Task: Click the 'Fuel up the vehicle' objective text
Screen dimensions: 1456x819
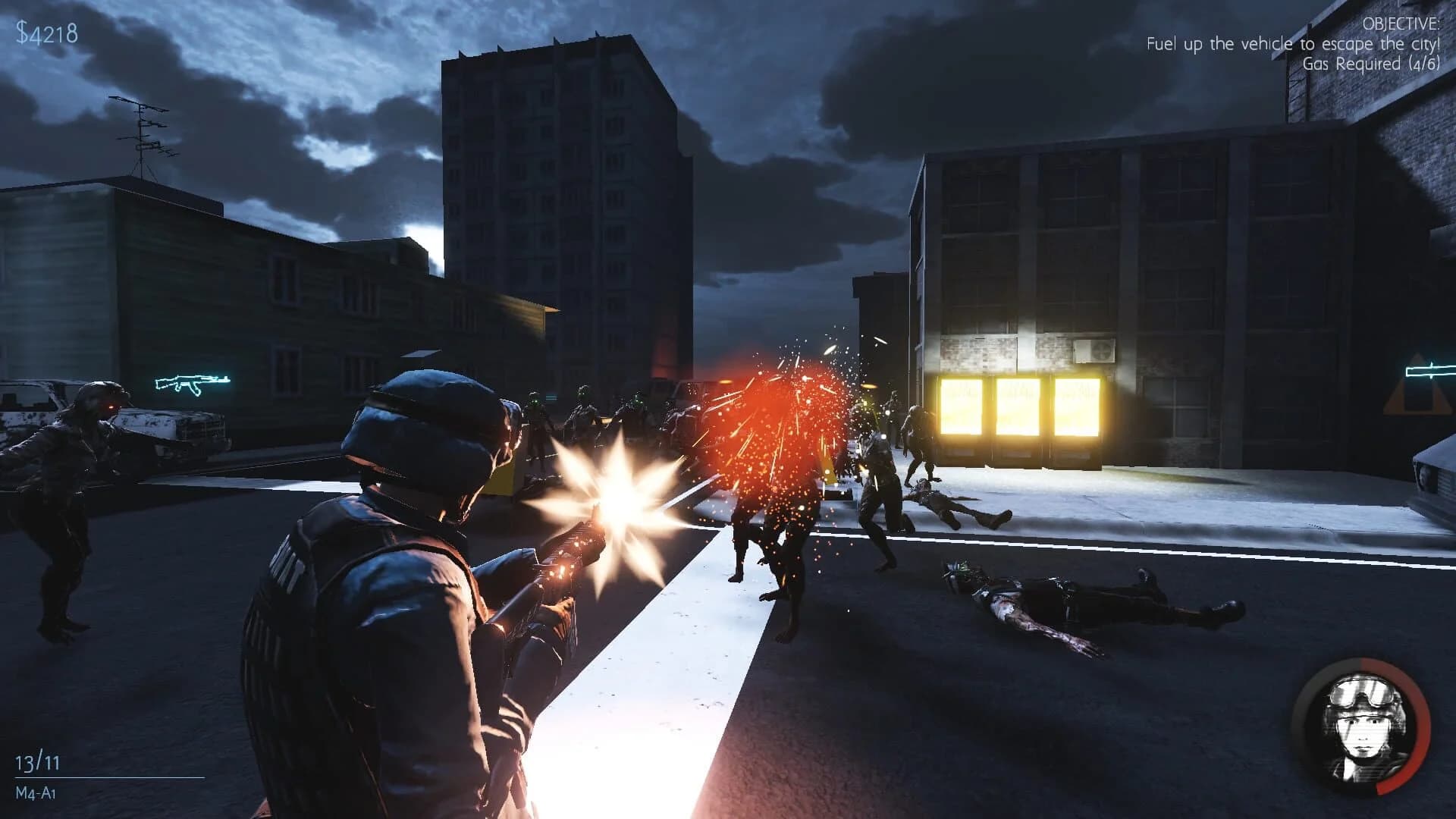Action: pos(1293,44)
